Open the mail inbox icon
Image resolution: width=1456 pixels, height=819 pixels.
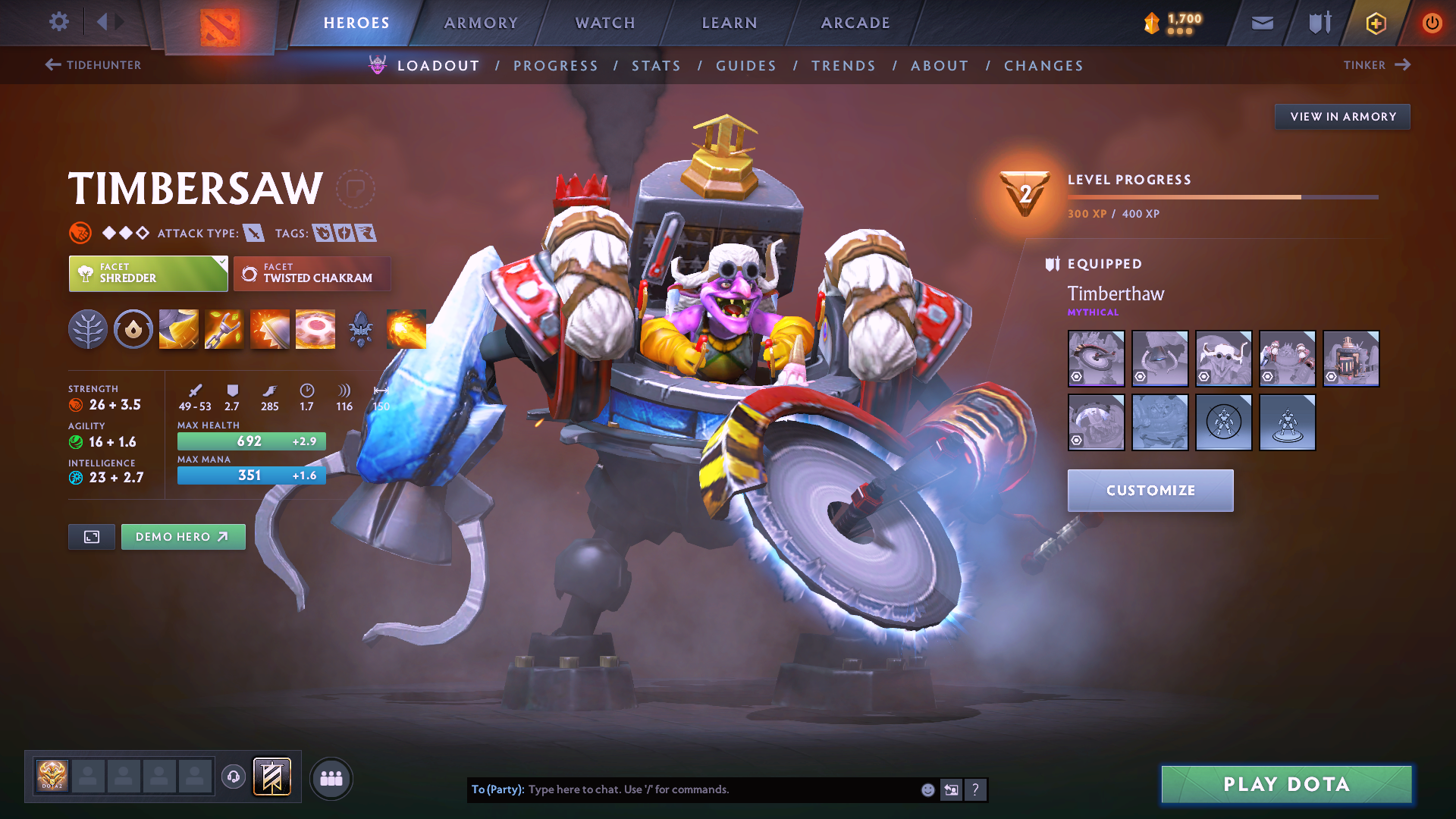1261,23
